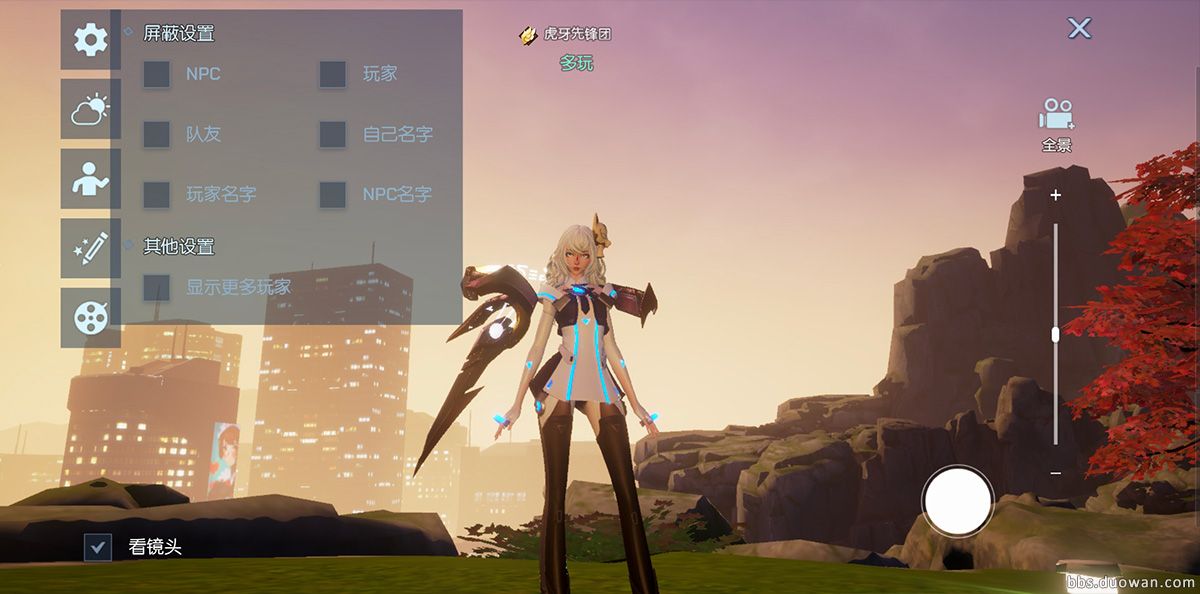Check the 队友 checkbox
The width and height of the screenshot is (1200, 594).
156,134
